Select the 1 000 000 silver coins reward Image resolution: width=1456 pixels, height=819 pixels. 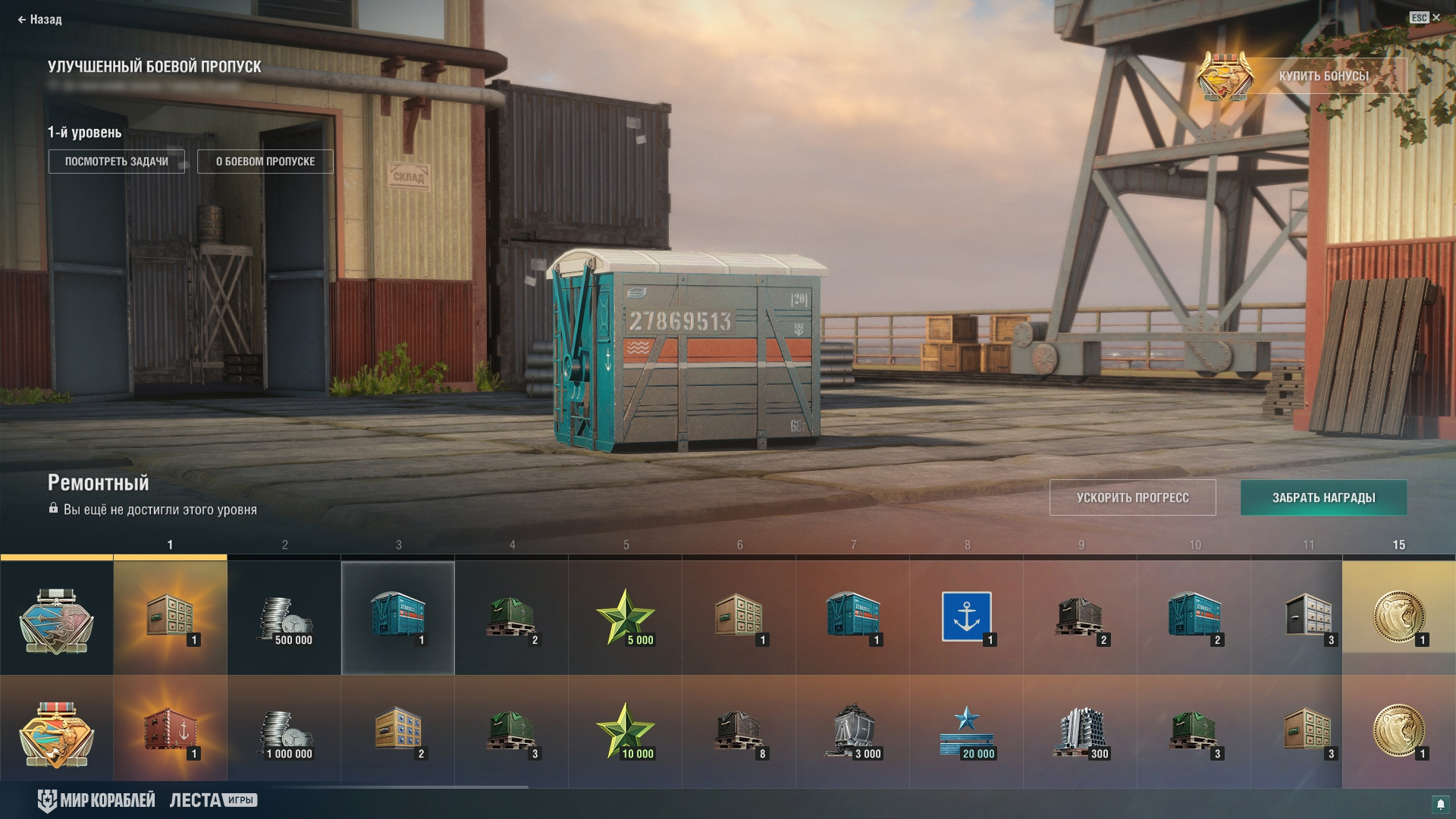point(285,733)
